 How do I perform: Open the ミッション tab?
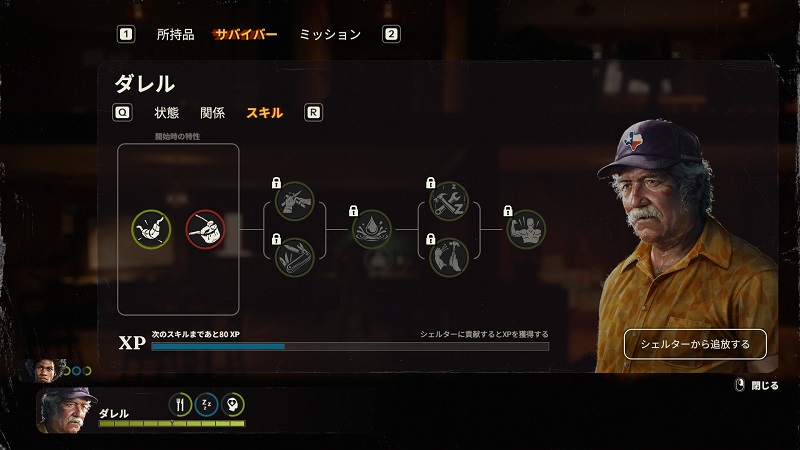click(x=330, y=34)
